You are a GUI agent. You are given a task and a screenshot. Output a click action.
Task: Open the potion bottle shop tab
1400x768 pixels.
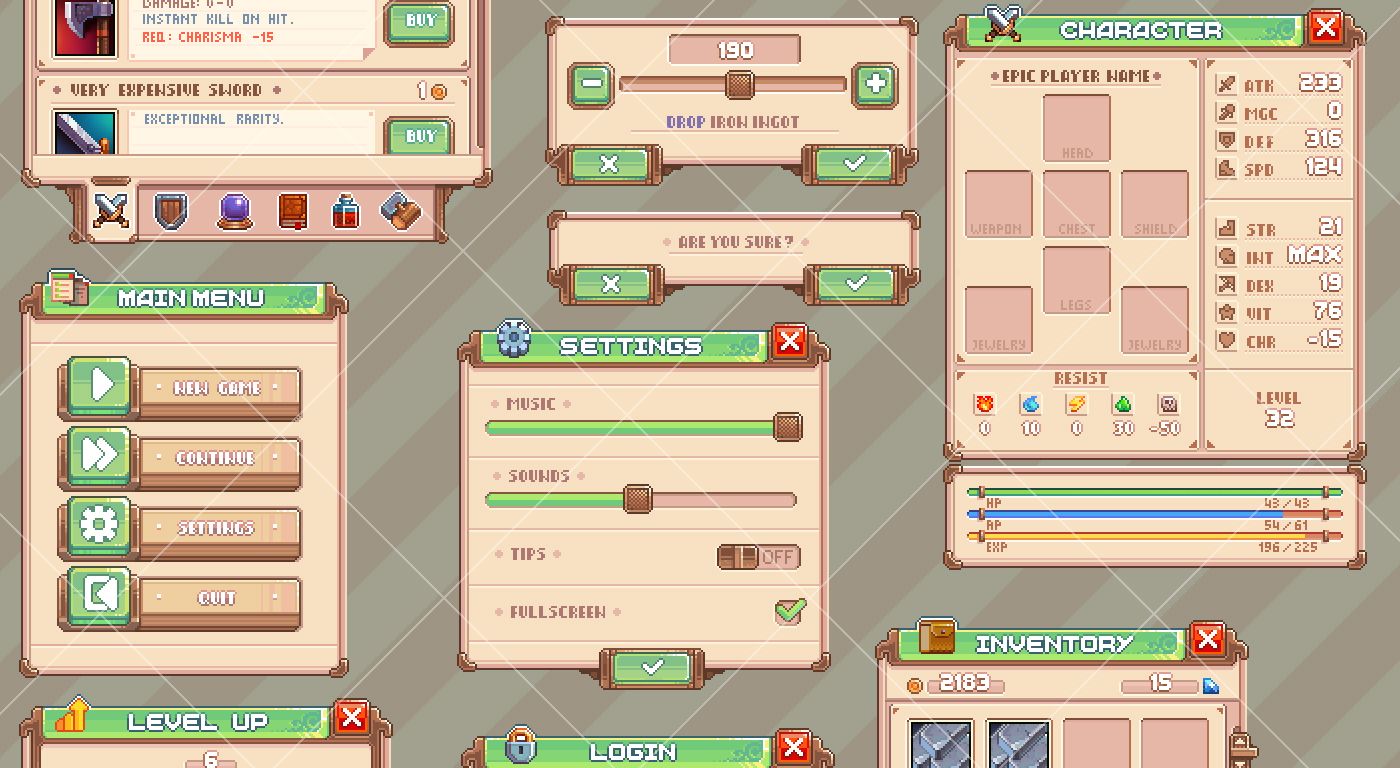345,212
